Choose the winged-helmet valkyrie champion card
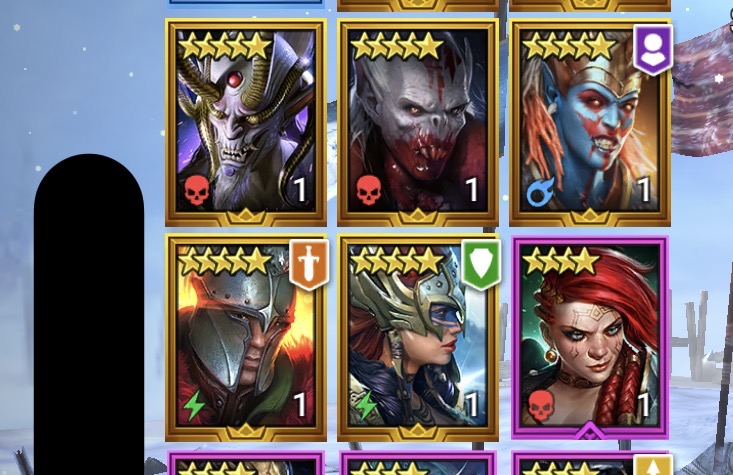This screenshot has height=475, width=733. (x=418, y=338)
